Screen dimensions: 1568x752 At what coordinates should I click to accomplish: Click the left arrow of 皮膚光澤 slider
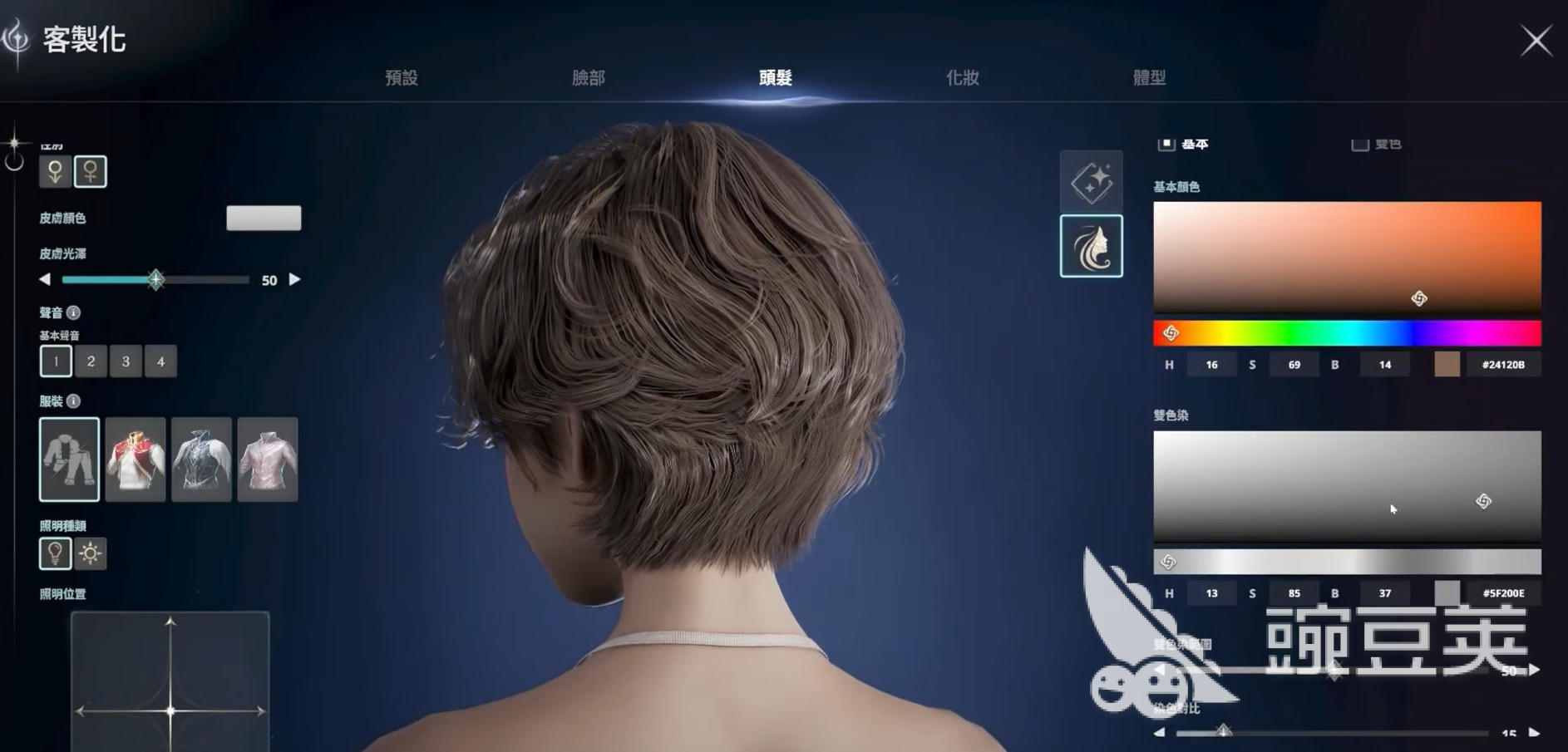click(45, 280)
